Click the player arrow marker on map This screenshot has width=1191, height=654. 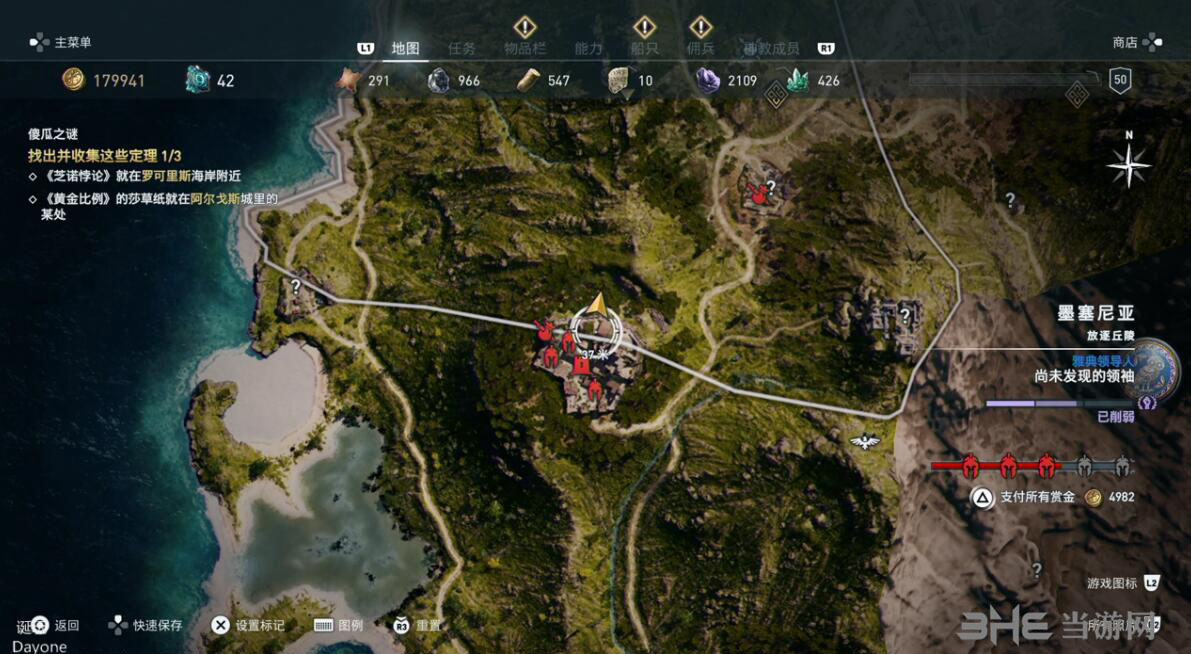pos(597,304)
